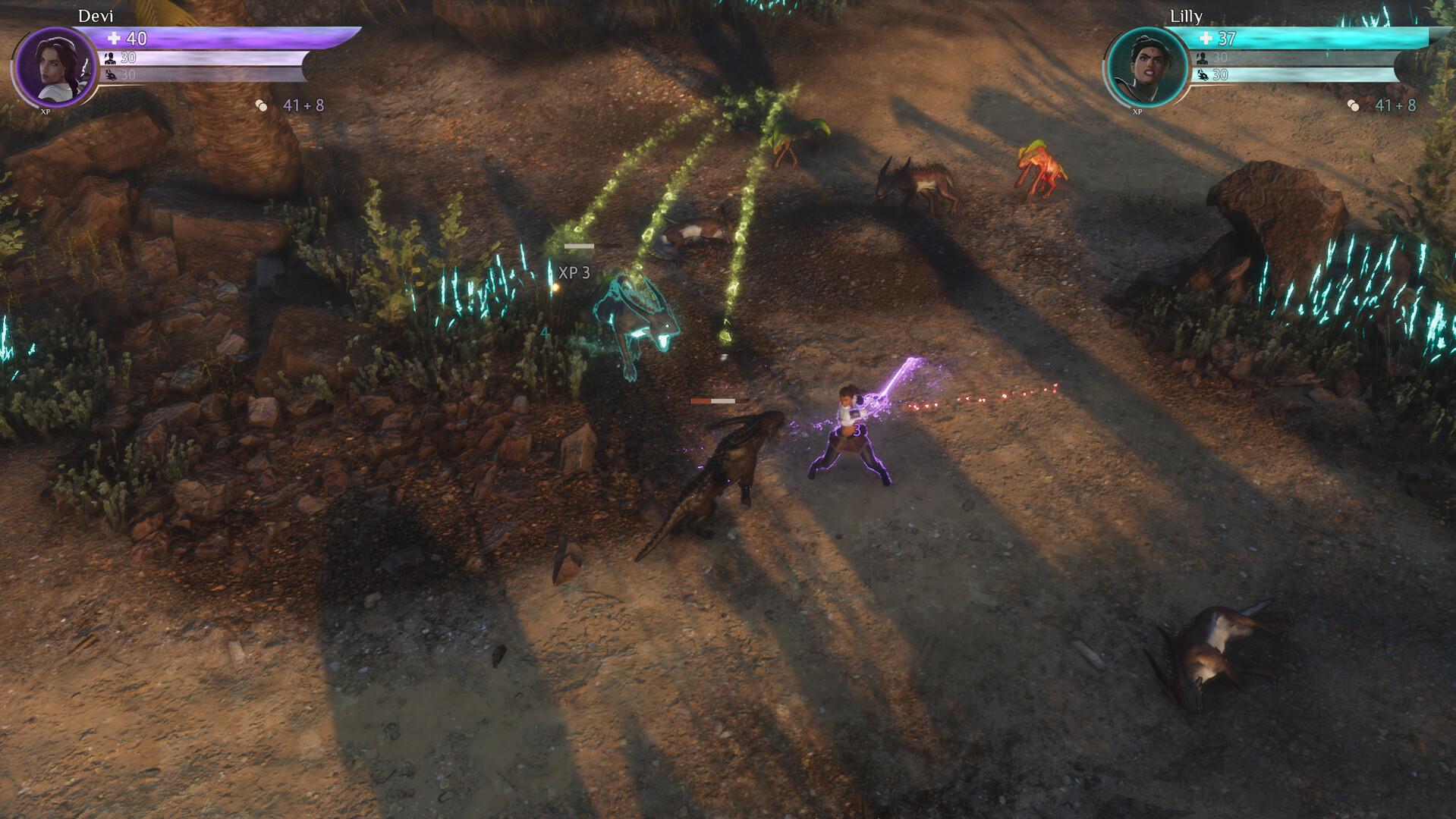The height and width of the screenshot is (819, 1456).
Task: Click the Devi name label
Action: [x=95, y=15]
